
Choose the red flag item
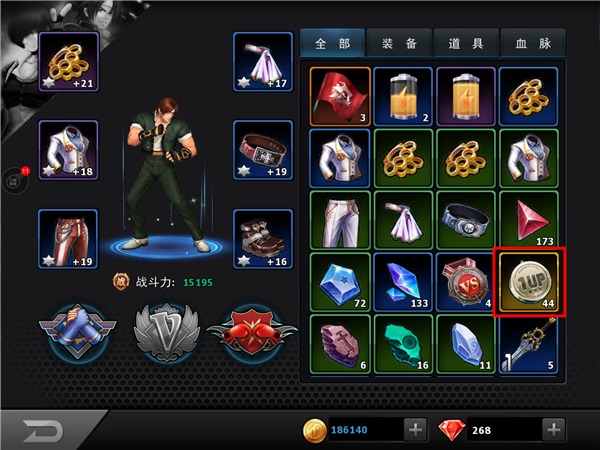339,94
